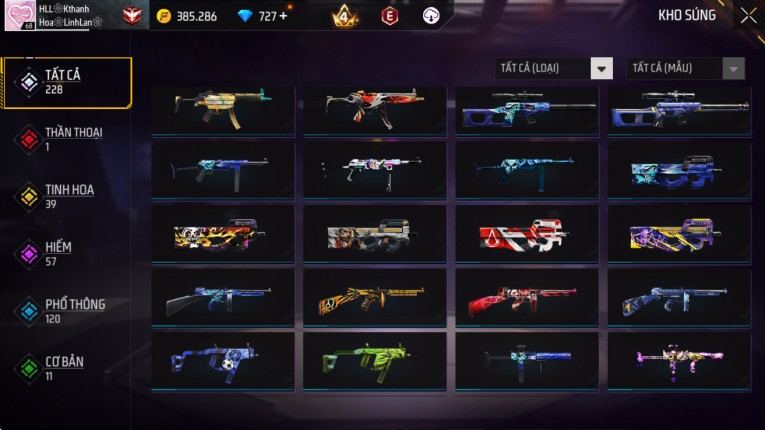Viewport: 765px width, 430px height.
Task: Select the orange tiger-striped Thompson skin
Action: 375,299
